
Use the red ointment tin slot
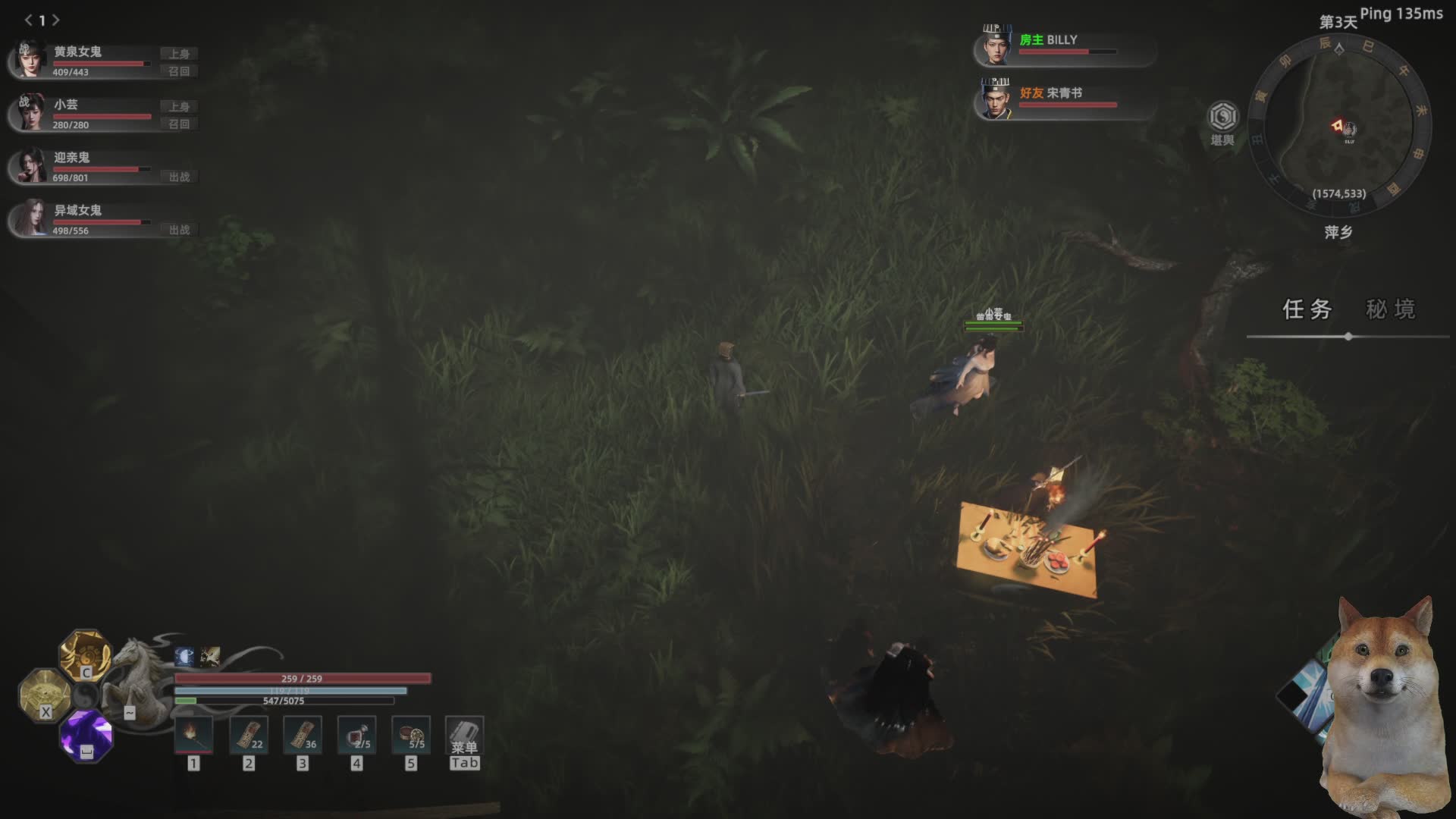coord(411,735)
